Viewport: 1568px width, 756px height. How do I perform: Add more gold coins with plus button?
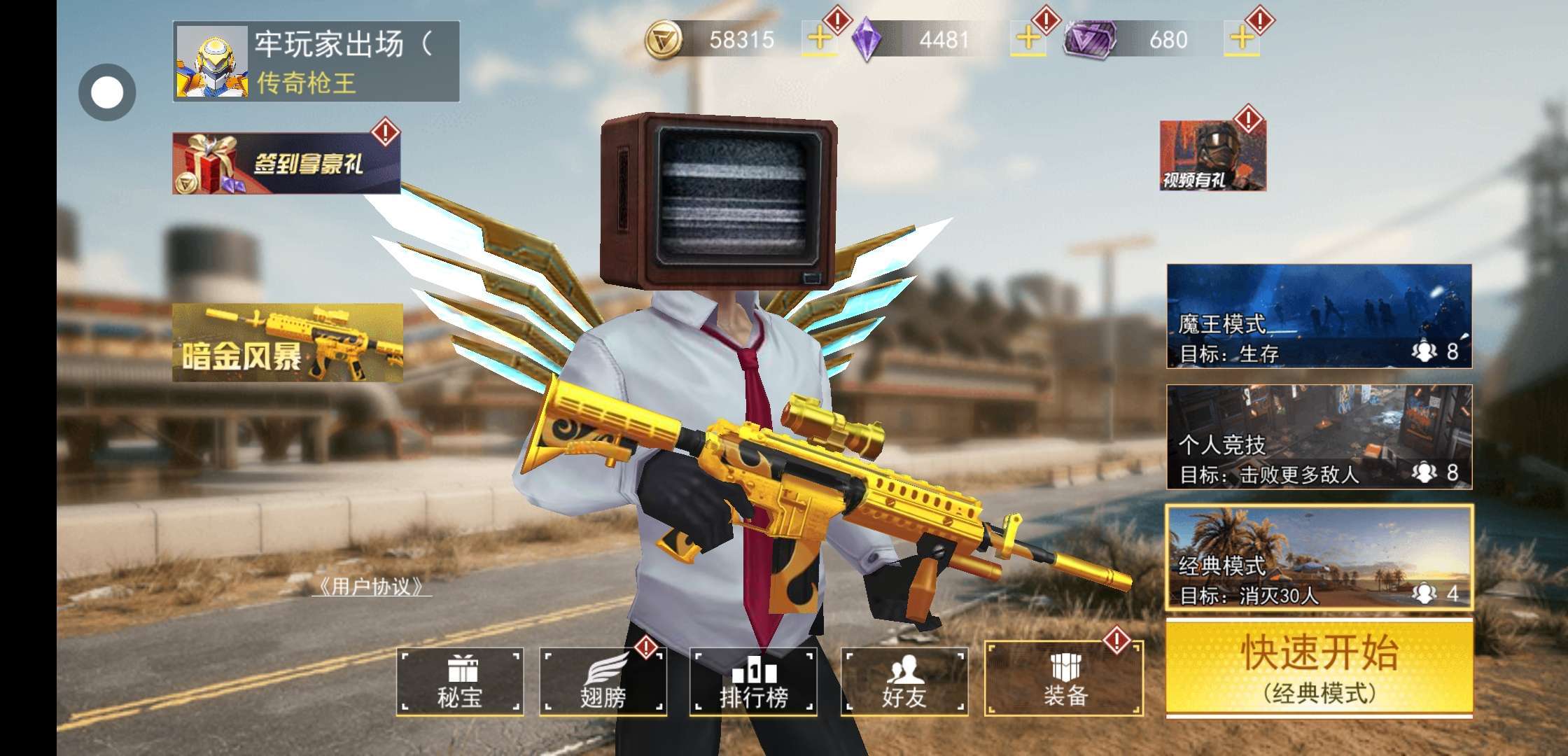tap(819, 39)
